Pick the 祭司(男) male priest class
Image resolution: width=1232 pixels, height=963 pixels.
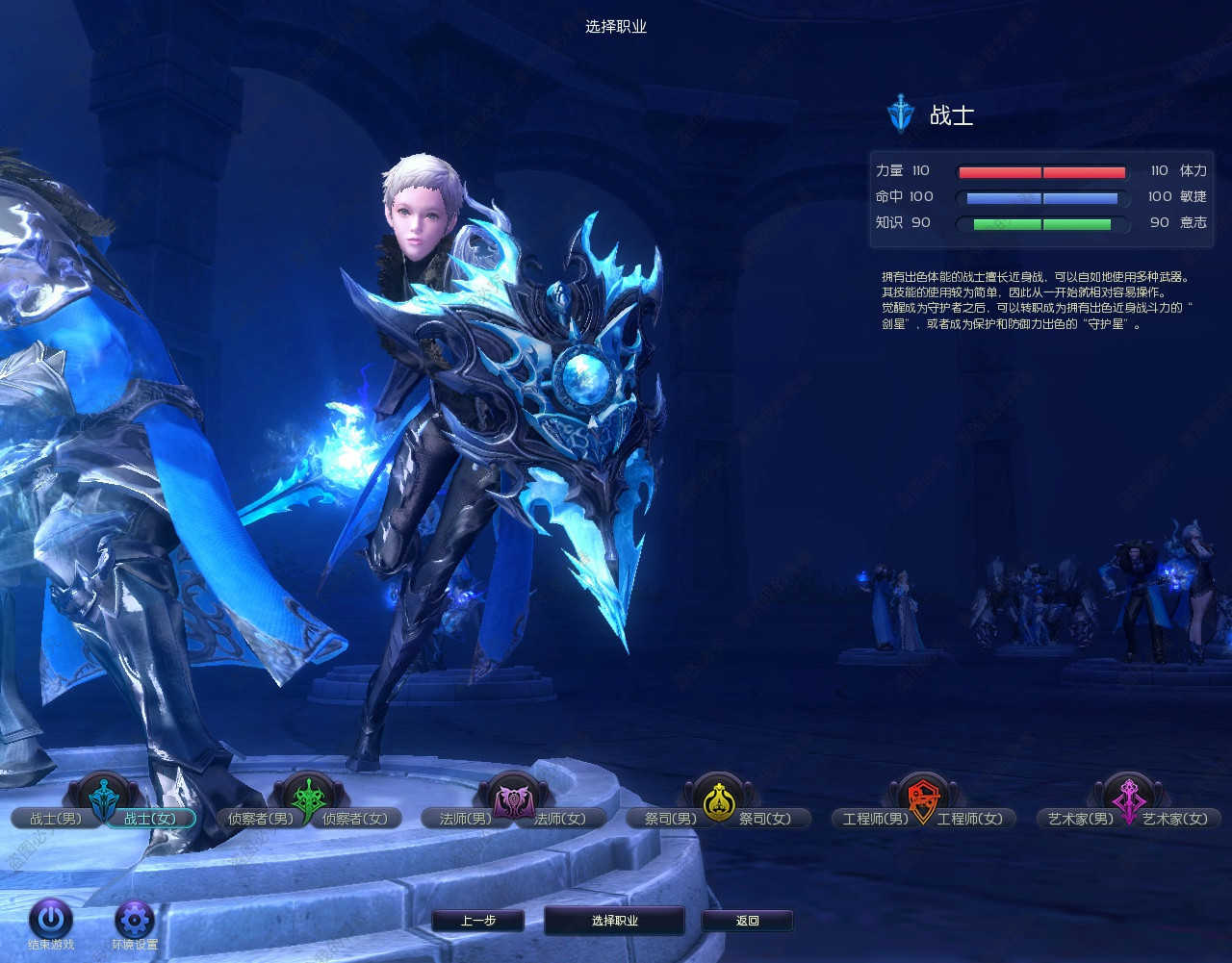pos(670,819)
